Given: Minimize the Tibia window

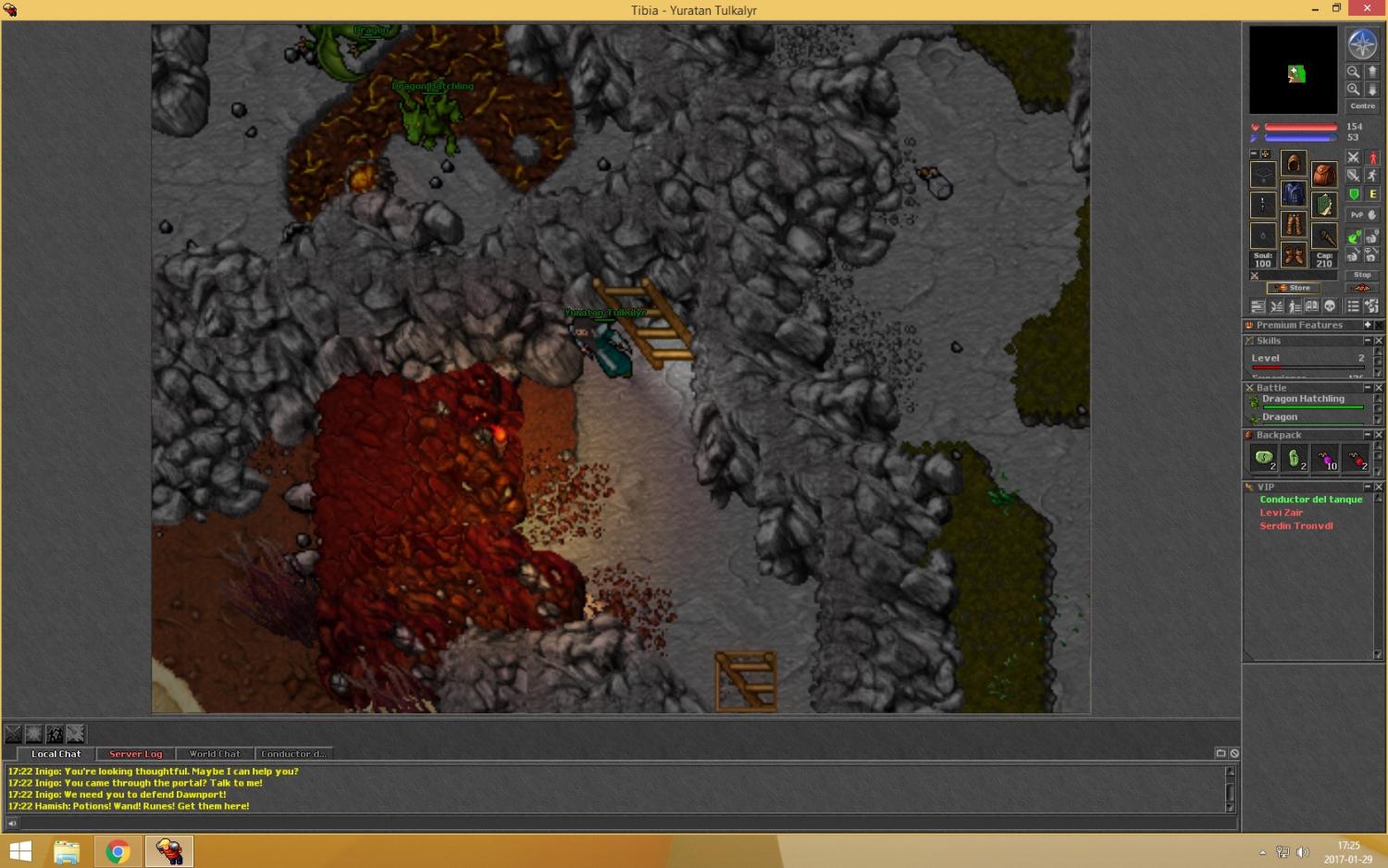Looking at the screenshot, I should (1315, 9).
